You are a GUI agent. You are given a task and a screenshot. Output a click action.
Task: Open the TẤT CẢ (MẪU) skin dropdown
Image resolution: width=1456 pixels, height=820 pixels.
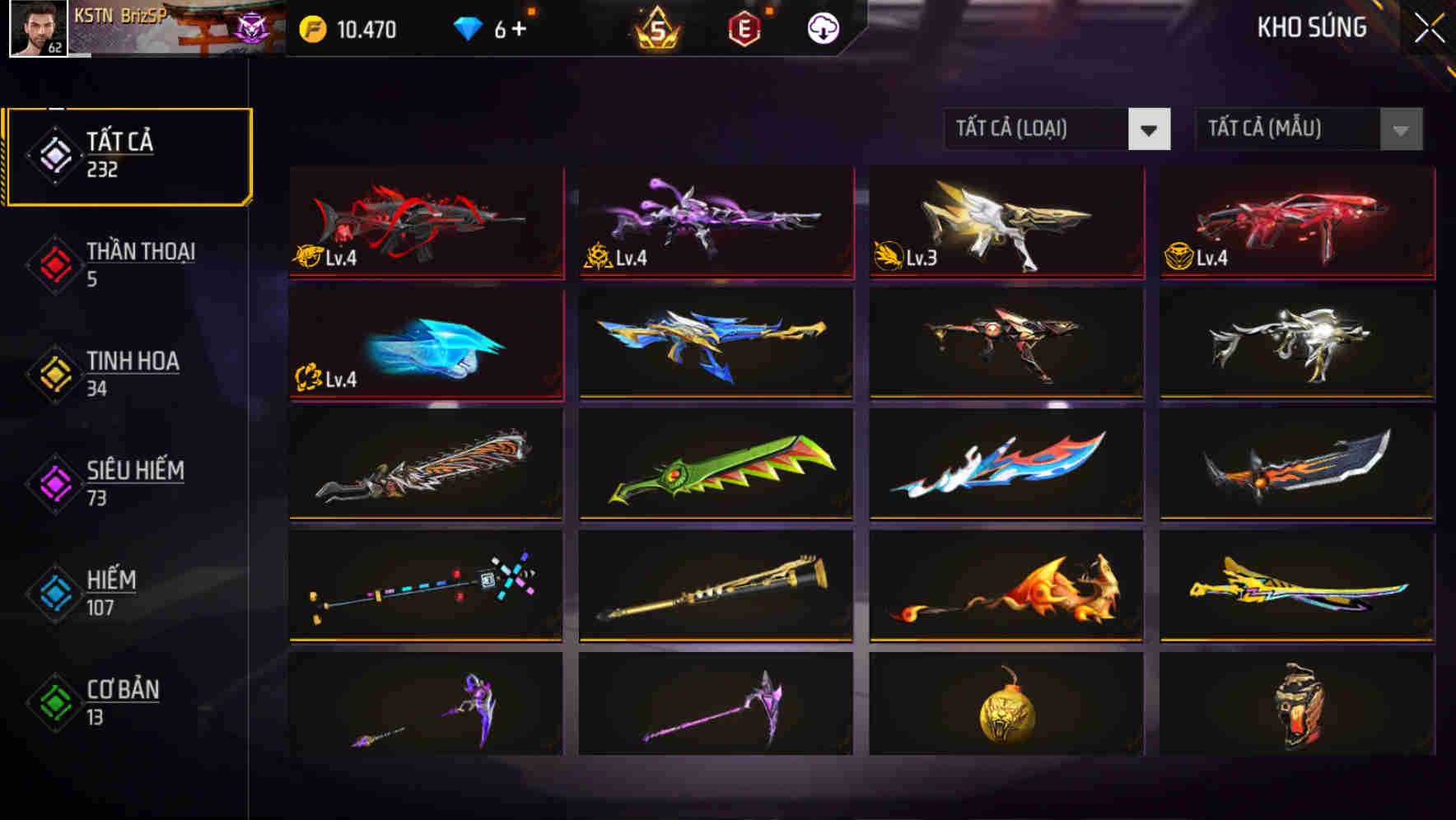[x=1285, y=129]
